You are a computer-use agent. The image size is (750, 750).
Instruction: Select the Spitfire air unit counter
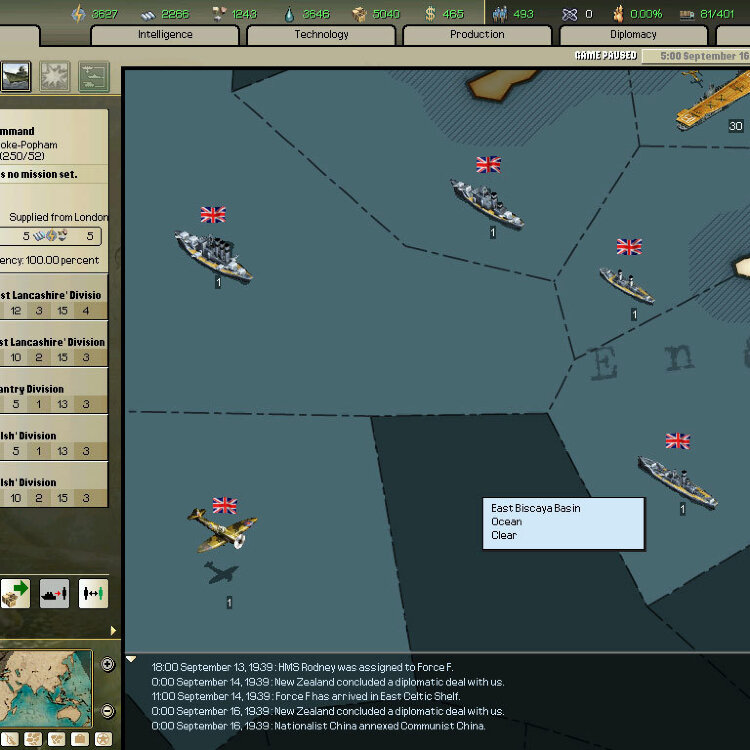pos(223,529)
